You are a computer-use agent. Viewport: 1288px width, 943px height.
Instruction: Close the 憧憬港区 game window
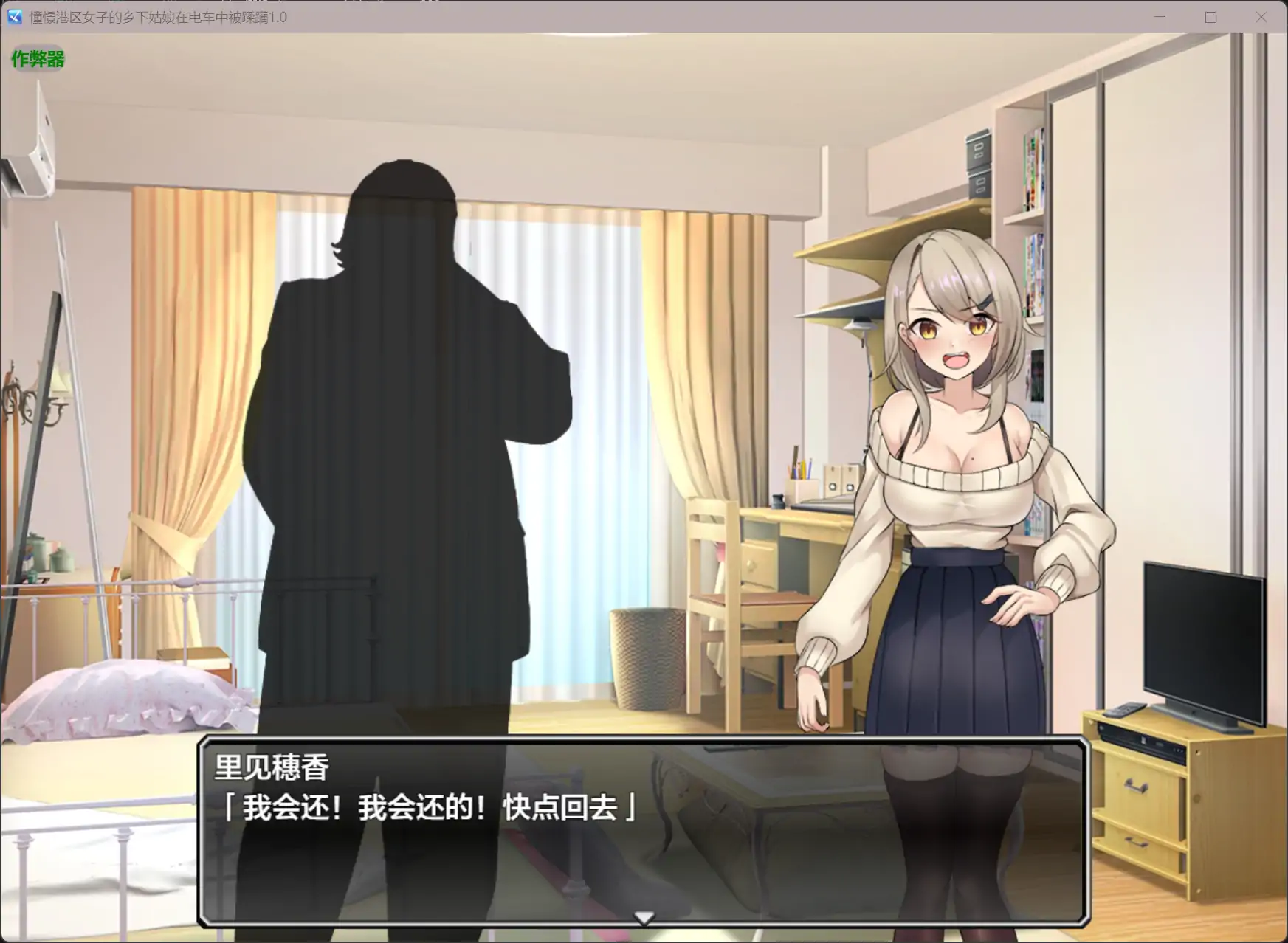(1262, 17)
